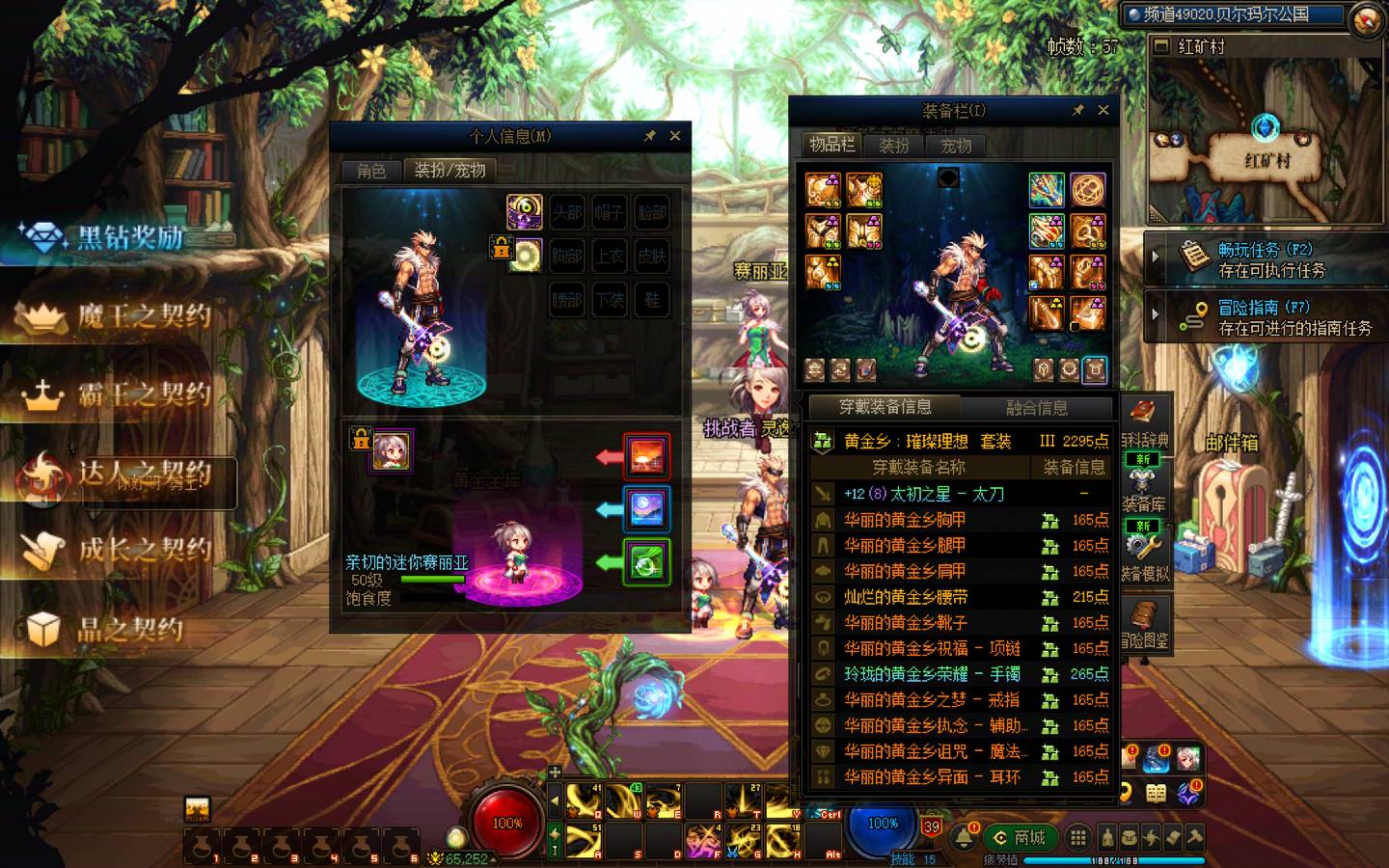Screen dimensions: 1389x868
Task: Switch to the 角色 tab
Action: [371, 171]
